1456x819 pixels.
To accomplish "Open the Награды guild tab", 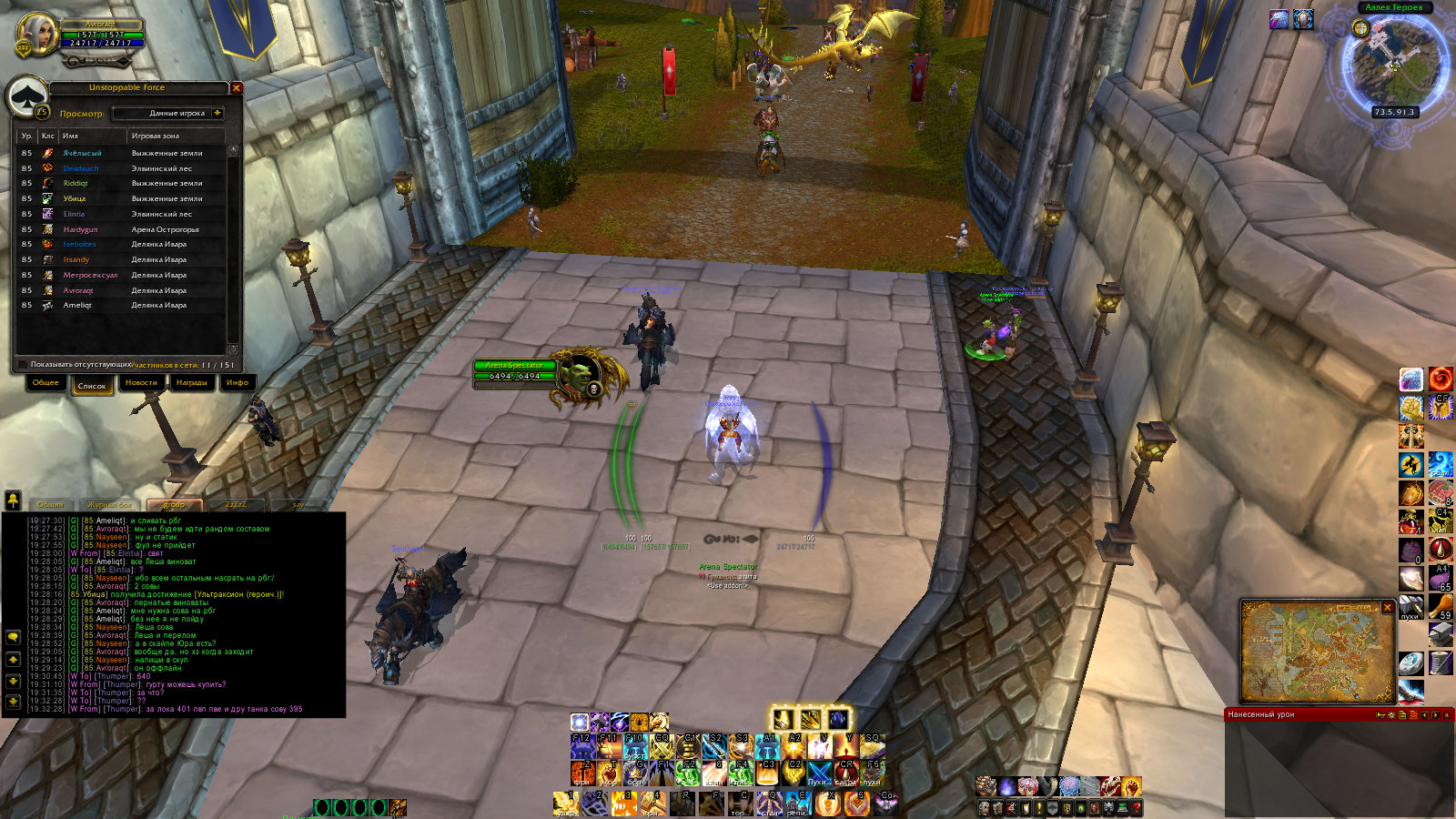I will click(191, 383).
